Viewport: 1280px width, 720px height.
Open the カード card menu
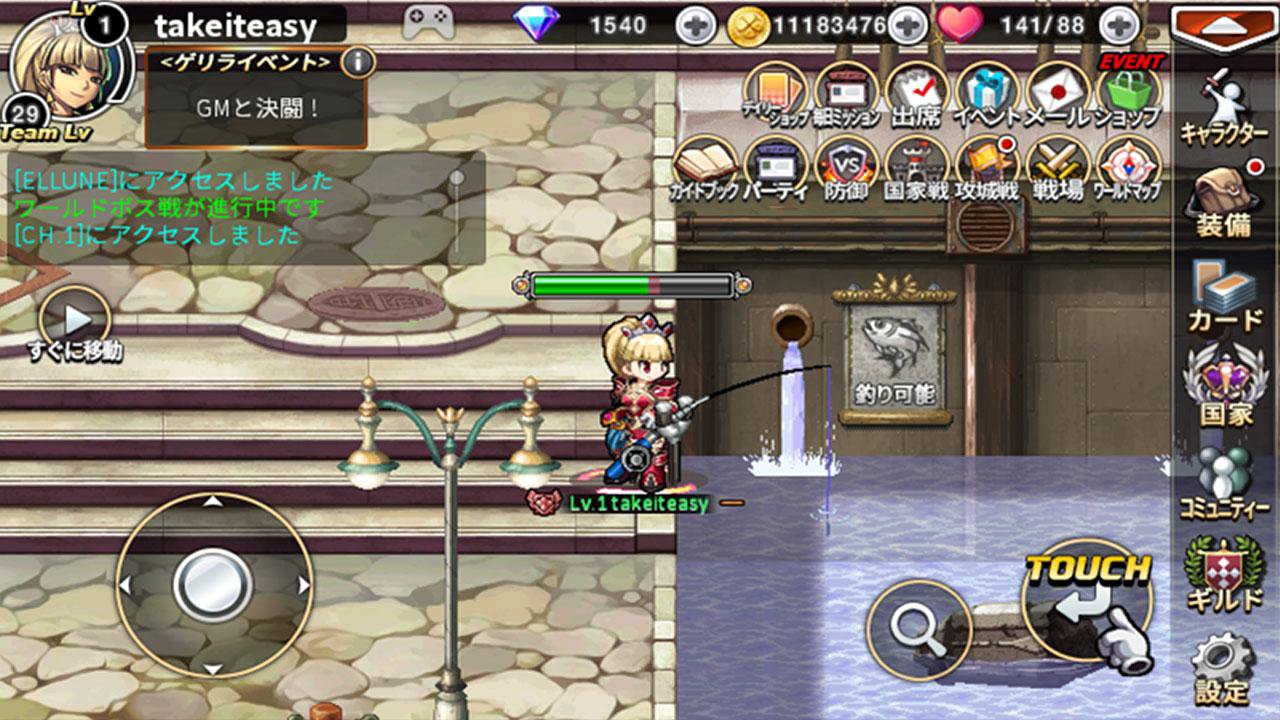tap(1224, 296)
